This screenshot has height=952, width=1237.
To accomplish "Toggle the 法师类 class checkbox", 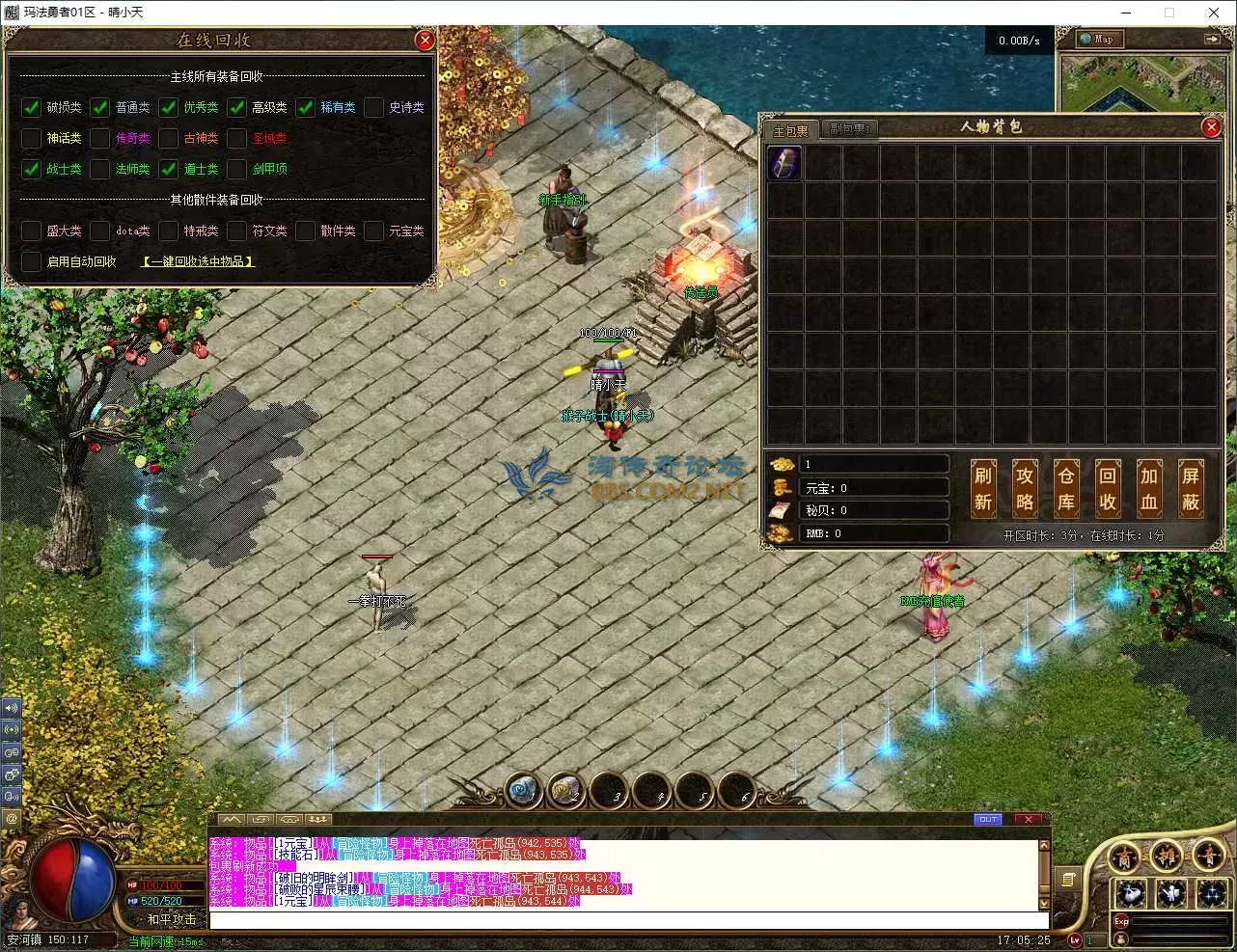I will (100, 169).
